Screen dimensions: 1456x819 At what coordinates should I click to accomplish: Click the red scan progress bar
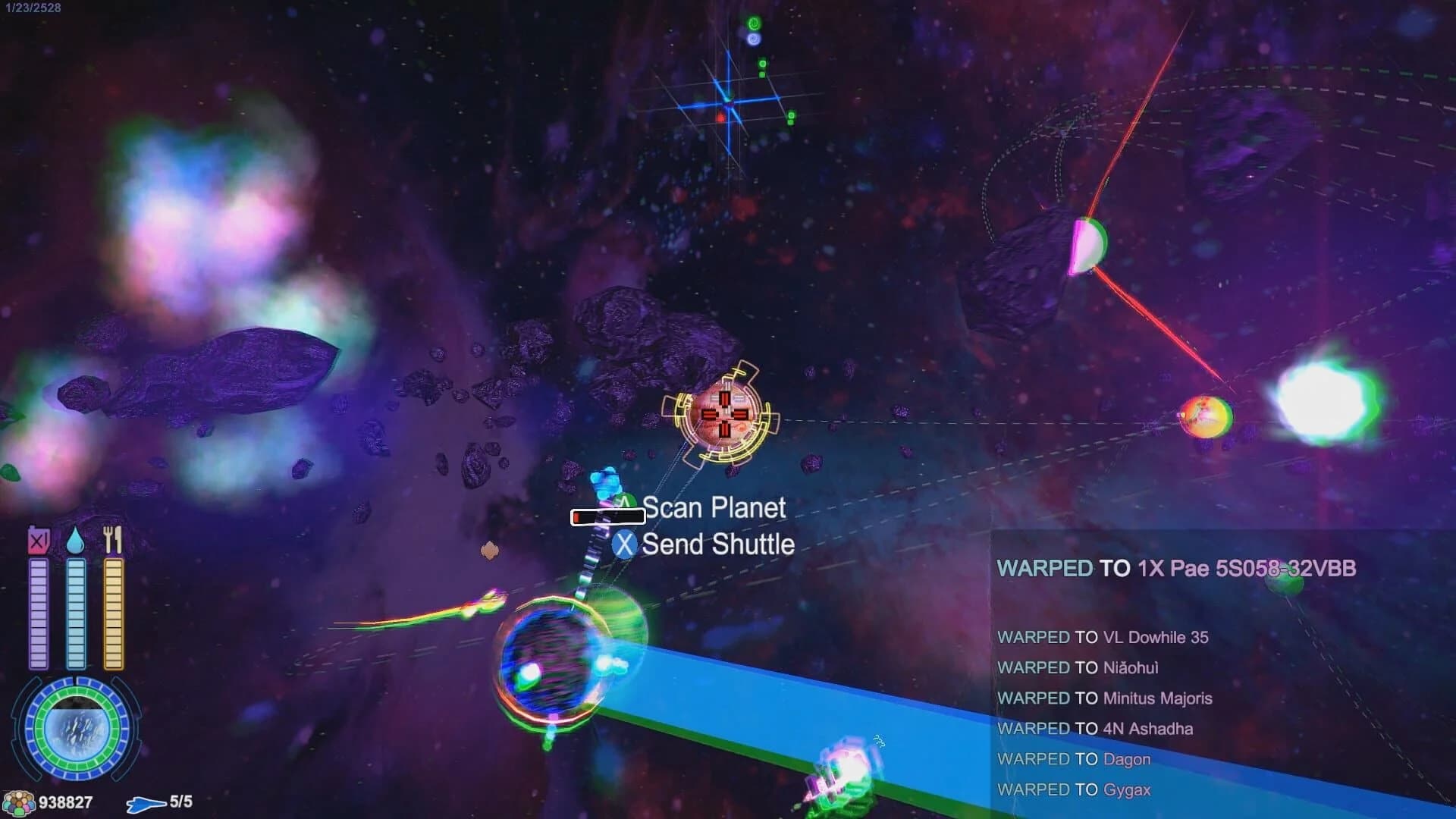point(607,517)
